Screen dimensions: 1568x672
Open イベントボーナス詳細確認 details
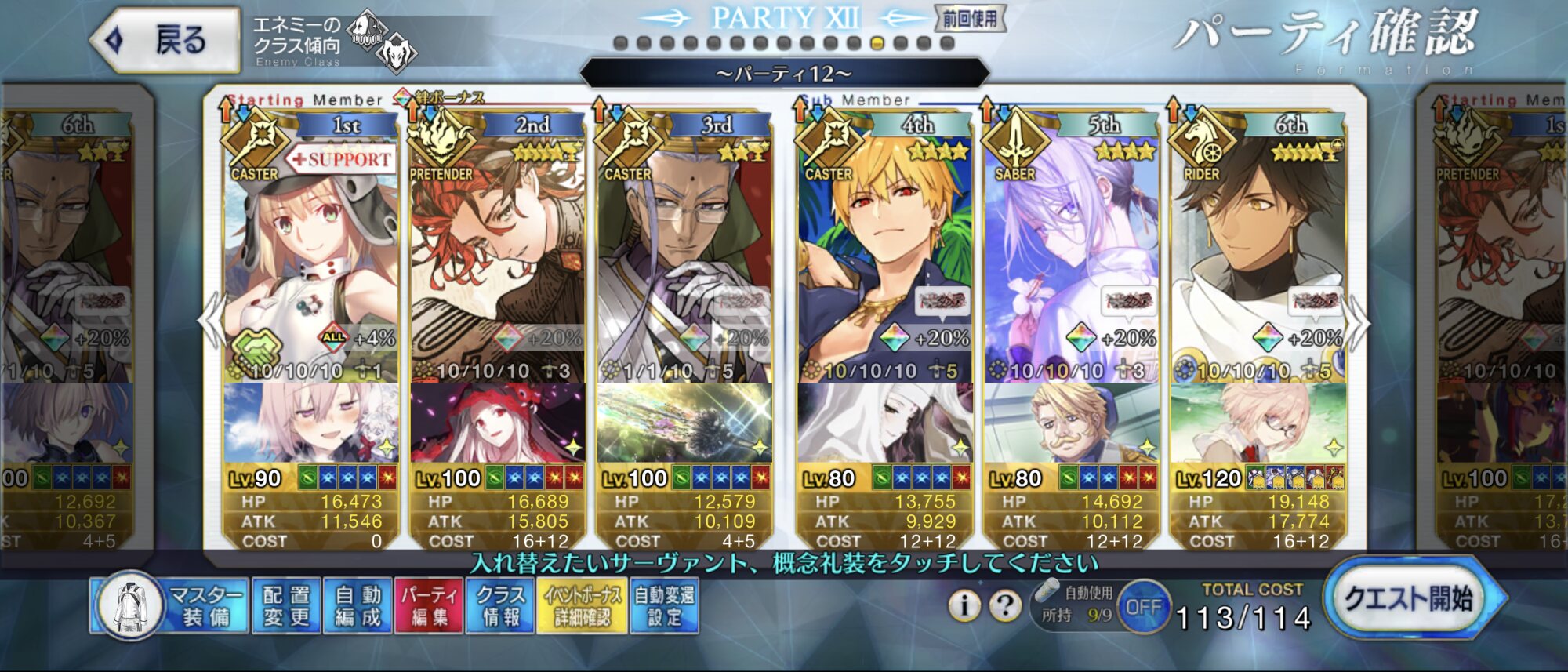582,606
